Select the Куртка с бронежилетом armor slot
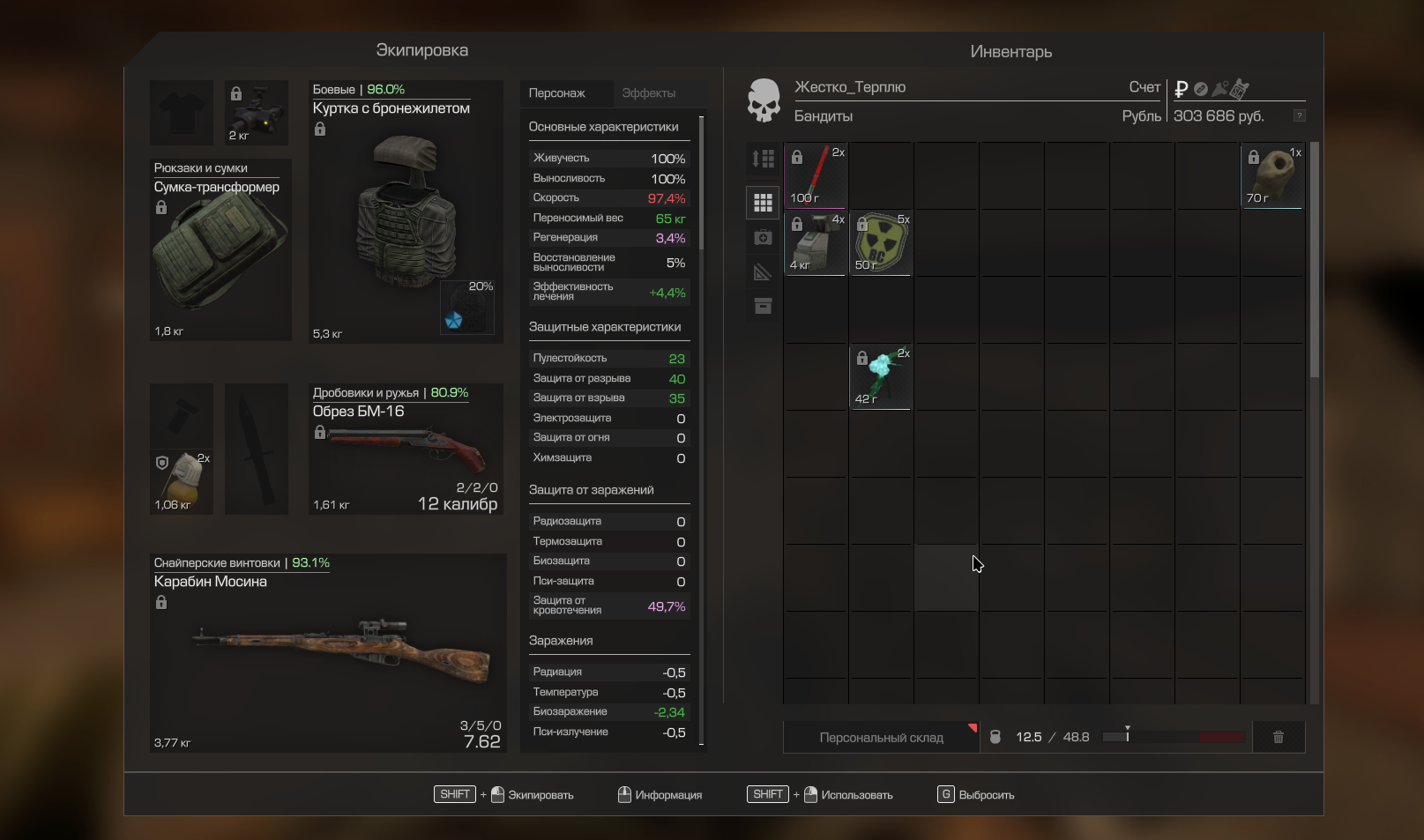This screenshot has width=1424, height=840. click(x=405, y=212)
